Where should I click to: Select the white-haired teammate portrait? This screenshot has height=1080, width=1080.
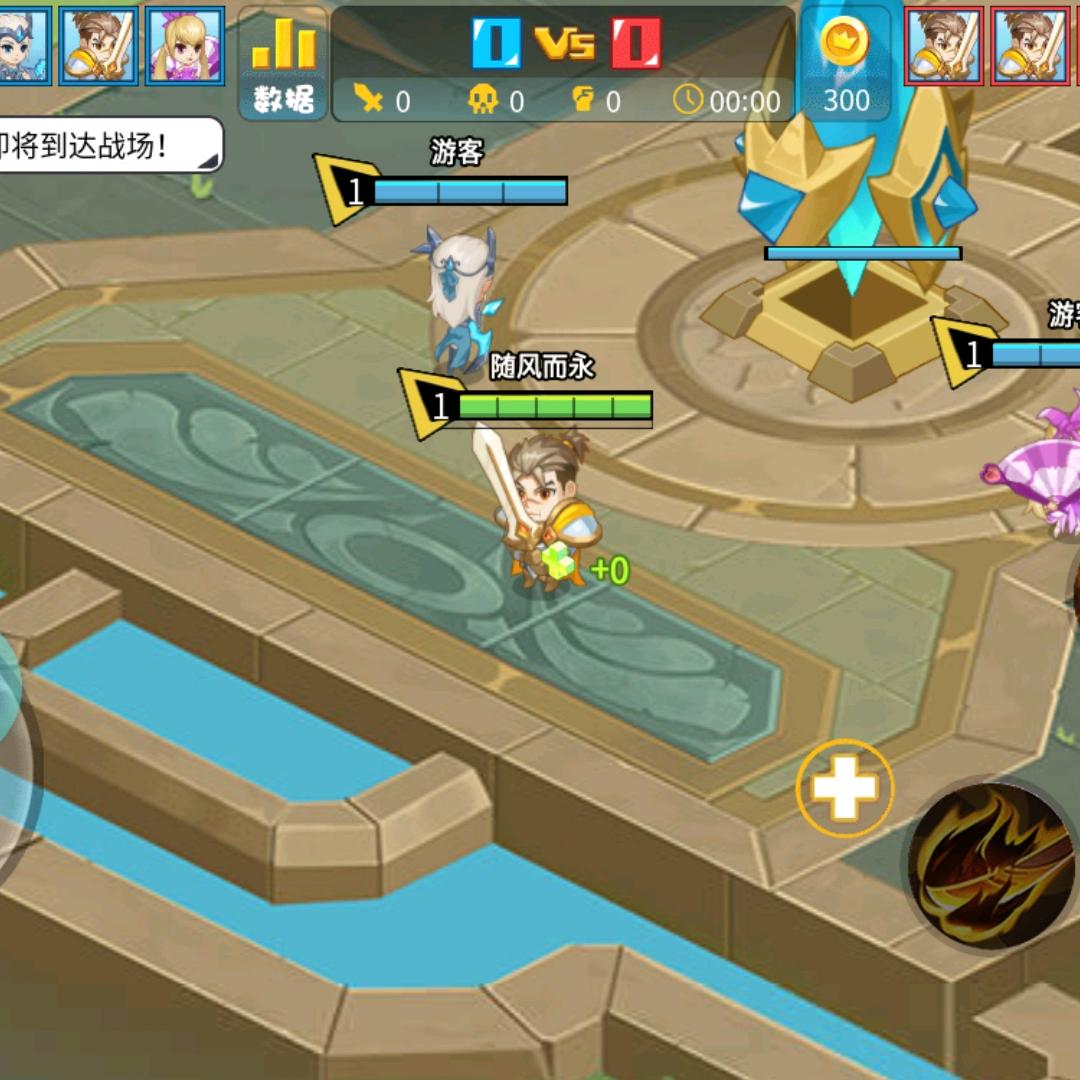coord(22,45)
